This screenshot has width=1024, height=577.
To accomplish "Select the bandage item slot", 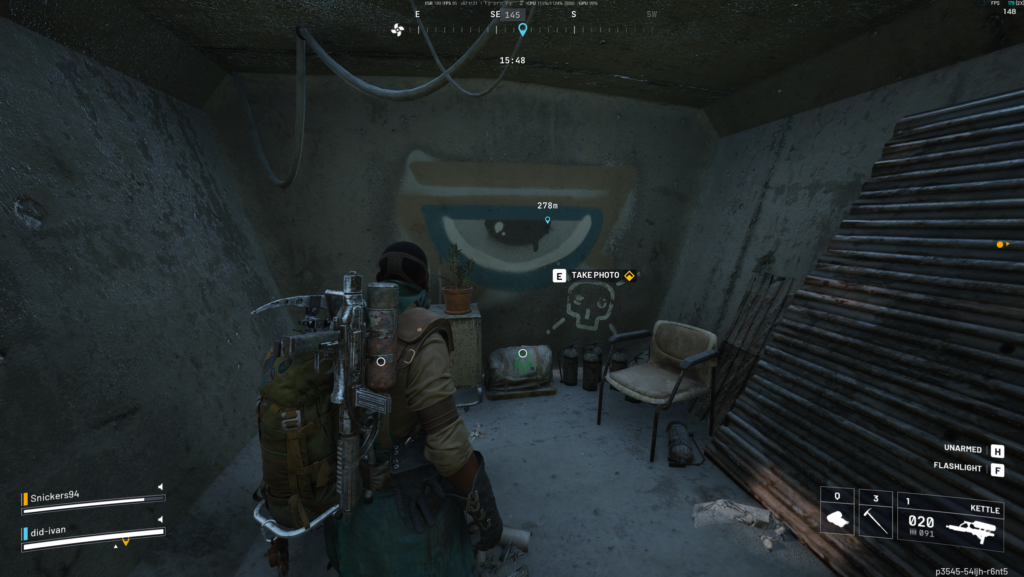I will coord(836,513).
